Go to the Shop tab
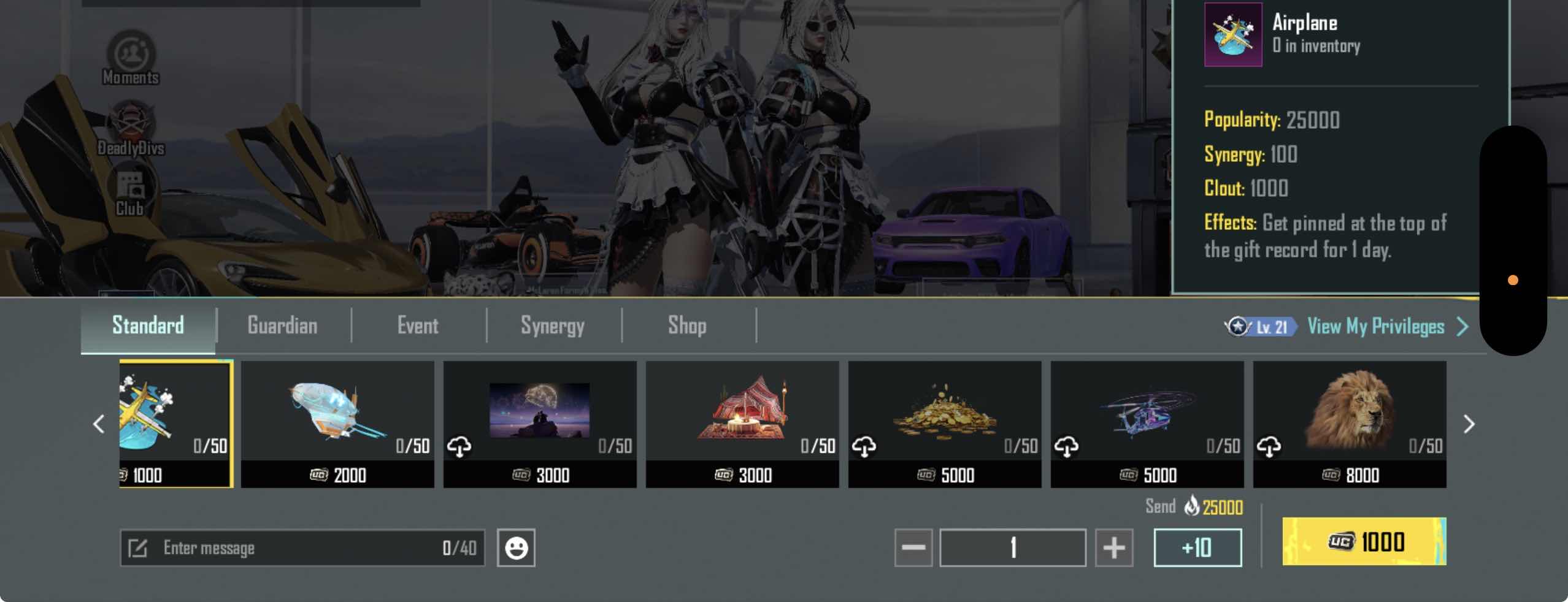 point(687,326)
